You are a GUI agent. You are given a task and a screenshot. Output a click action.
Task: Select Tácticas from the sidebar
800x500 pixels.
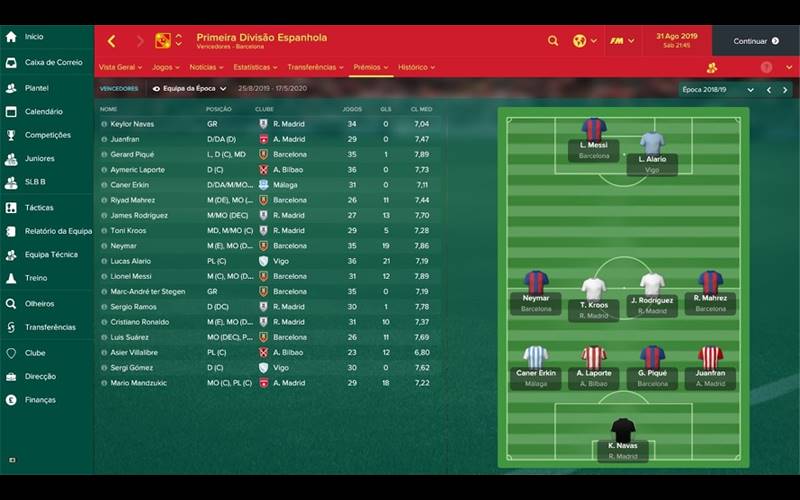(38, 207)
